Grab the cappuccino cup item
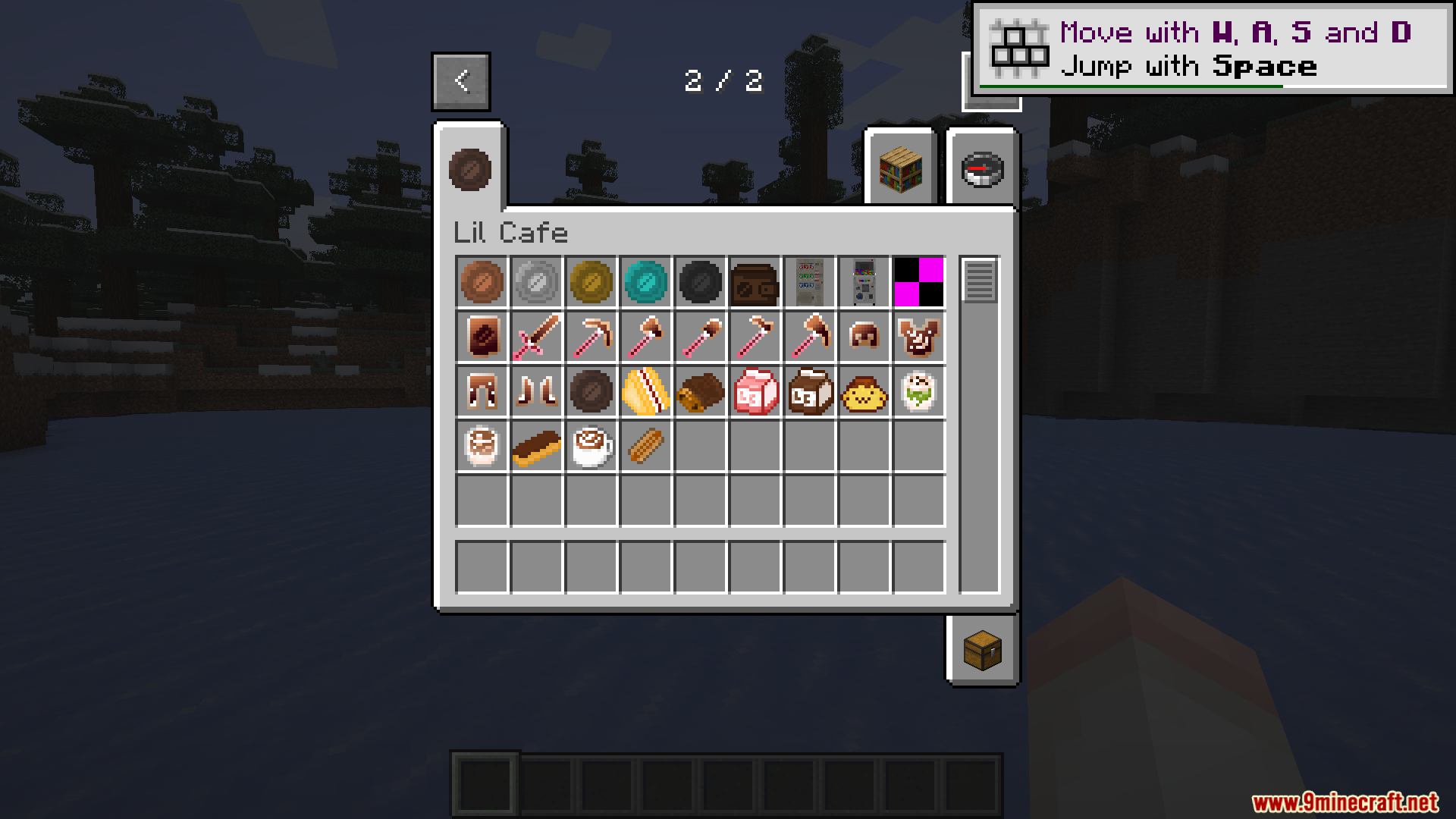The image size is (1456, 819). (x=591, y=445)
